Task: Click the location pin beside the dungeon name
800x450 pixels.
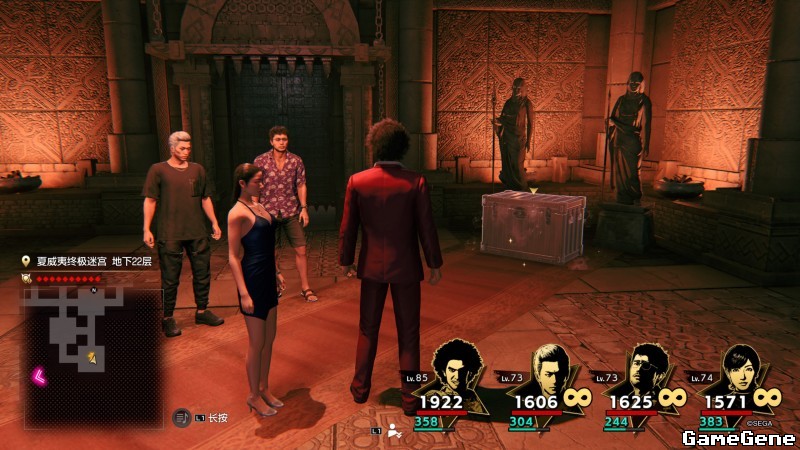Action: (27, 261)
